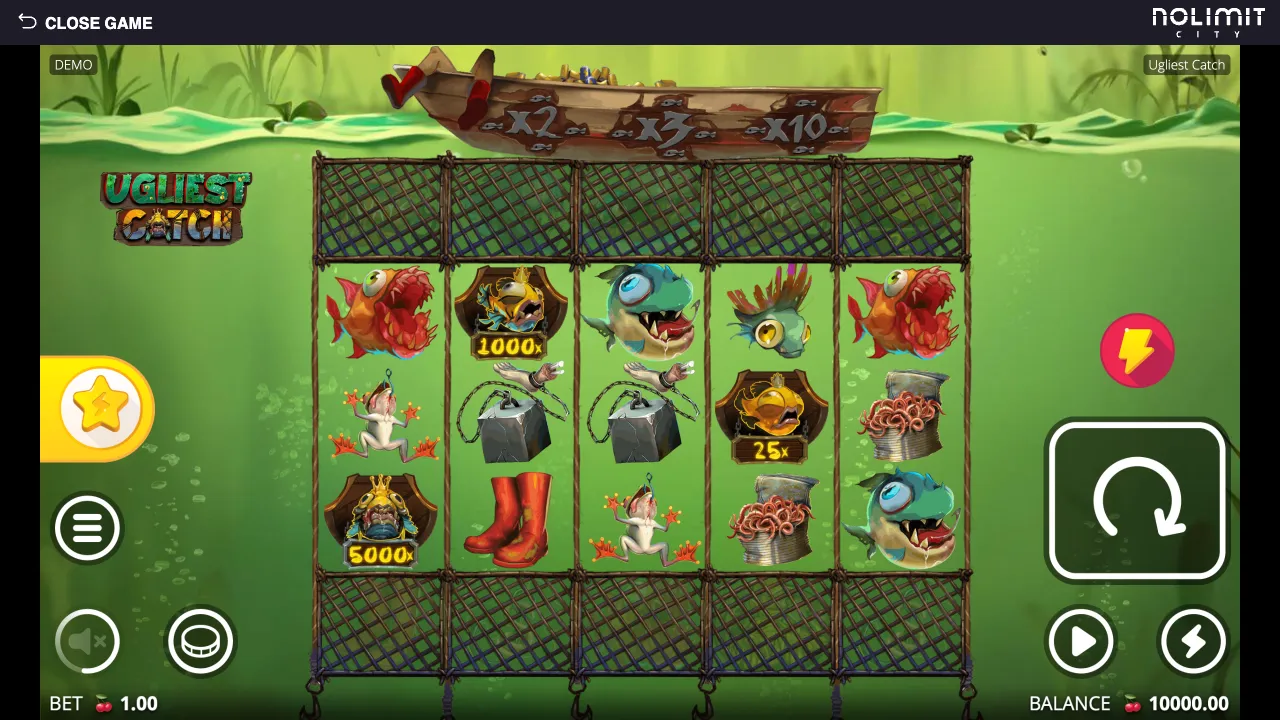Screen dimensions: 1280x720
Task: Open bet settings with the coin button
Action: tap(200, 641)
